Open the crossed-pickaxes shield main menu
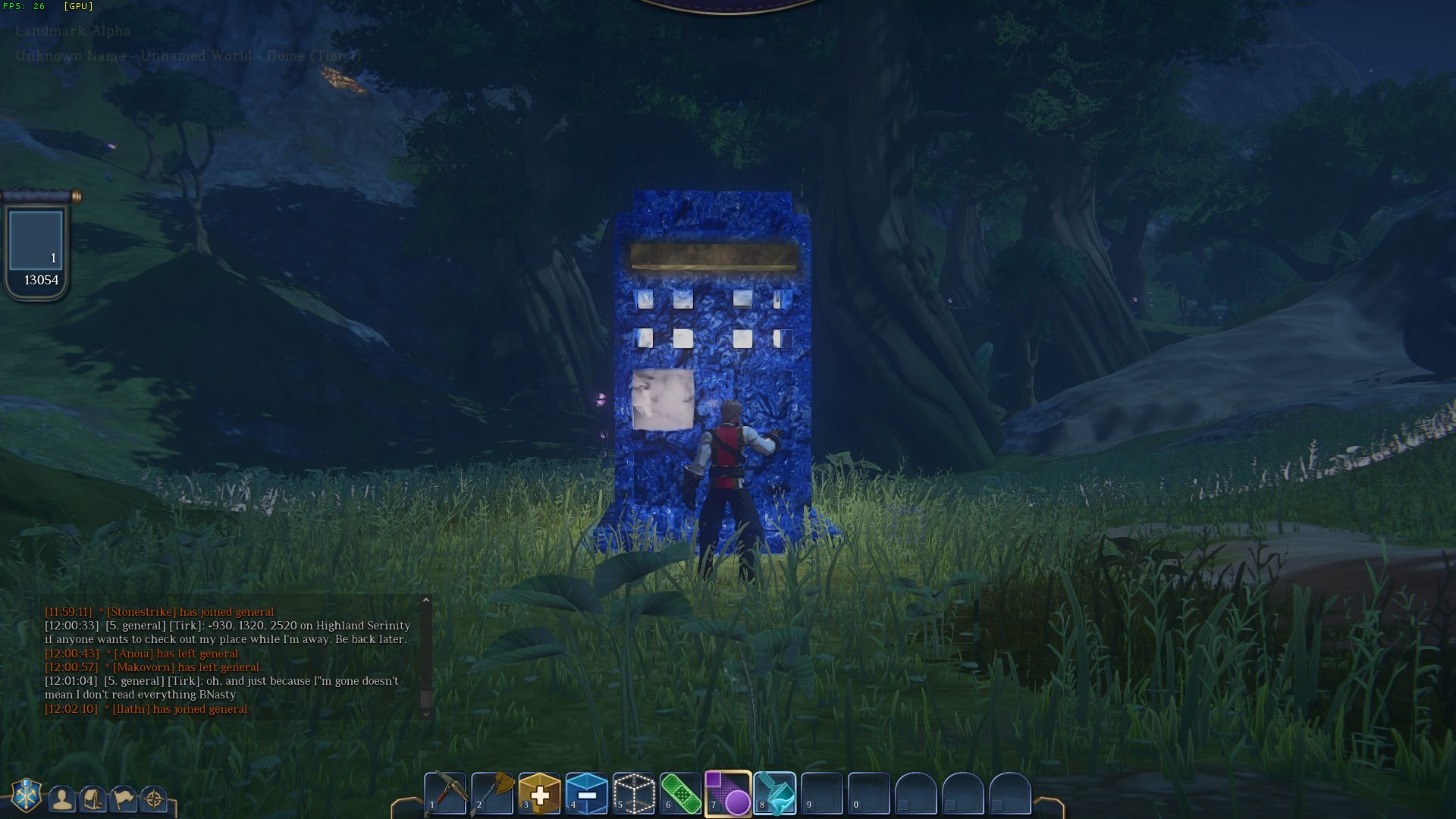 (27, 795)
